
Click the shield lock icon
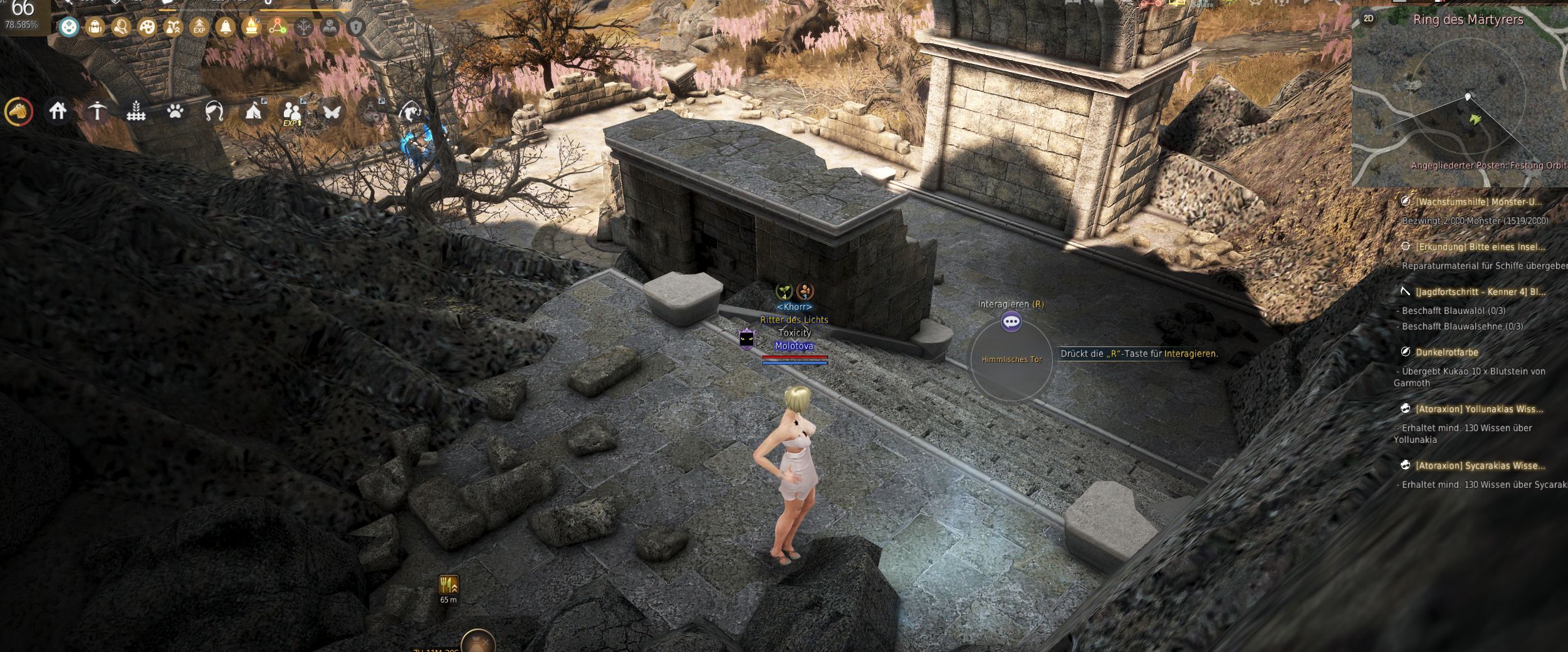[x=356, y=27]
